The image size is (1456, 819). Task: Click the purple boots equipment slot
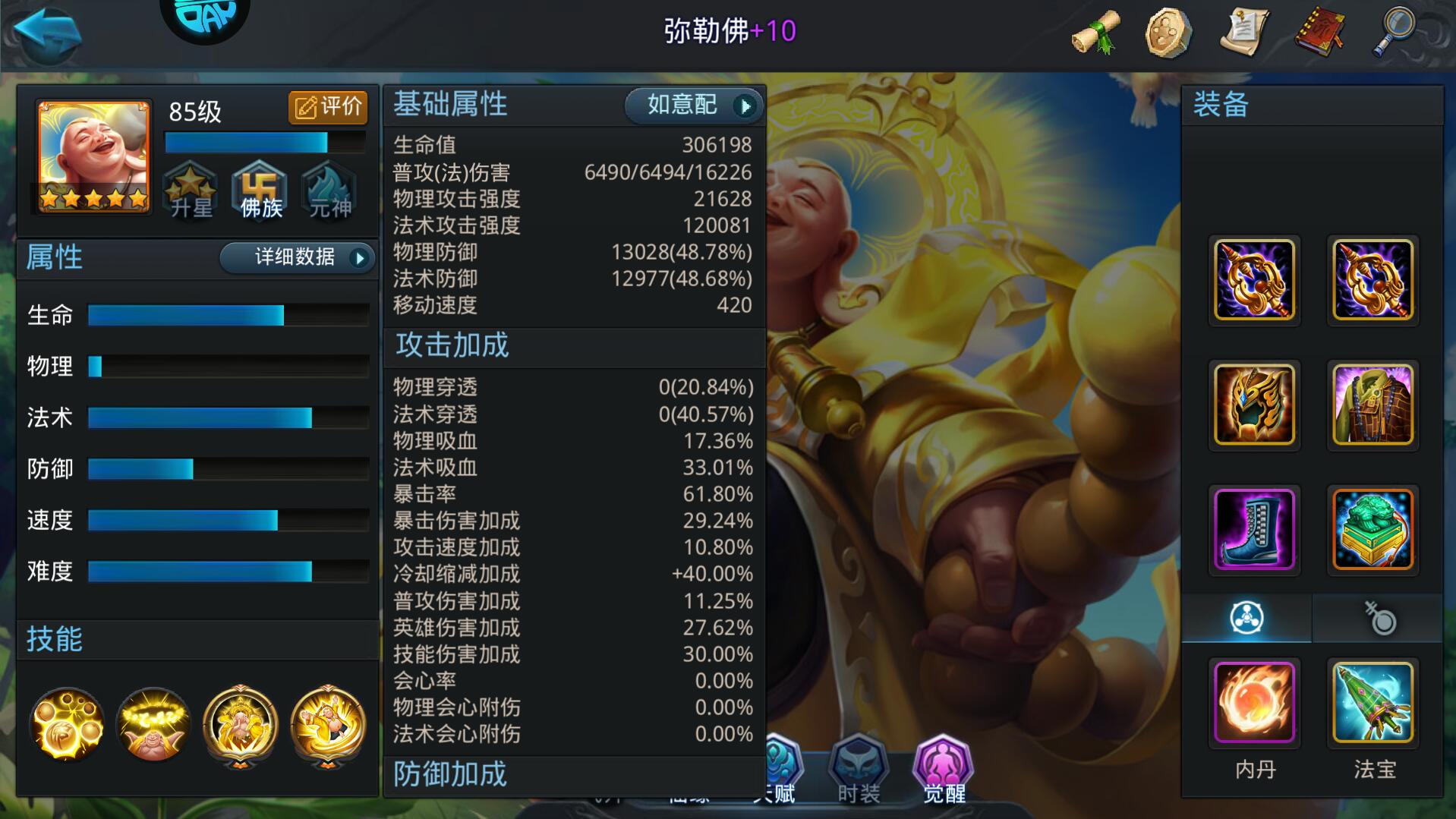(x=1253, y=529)
